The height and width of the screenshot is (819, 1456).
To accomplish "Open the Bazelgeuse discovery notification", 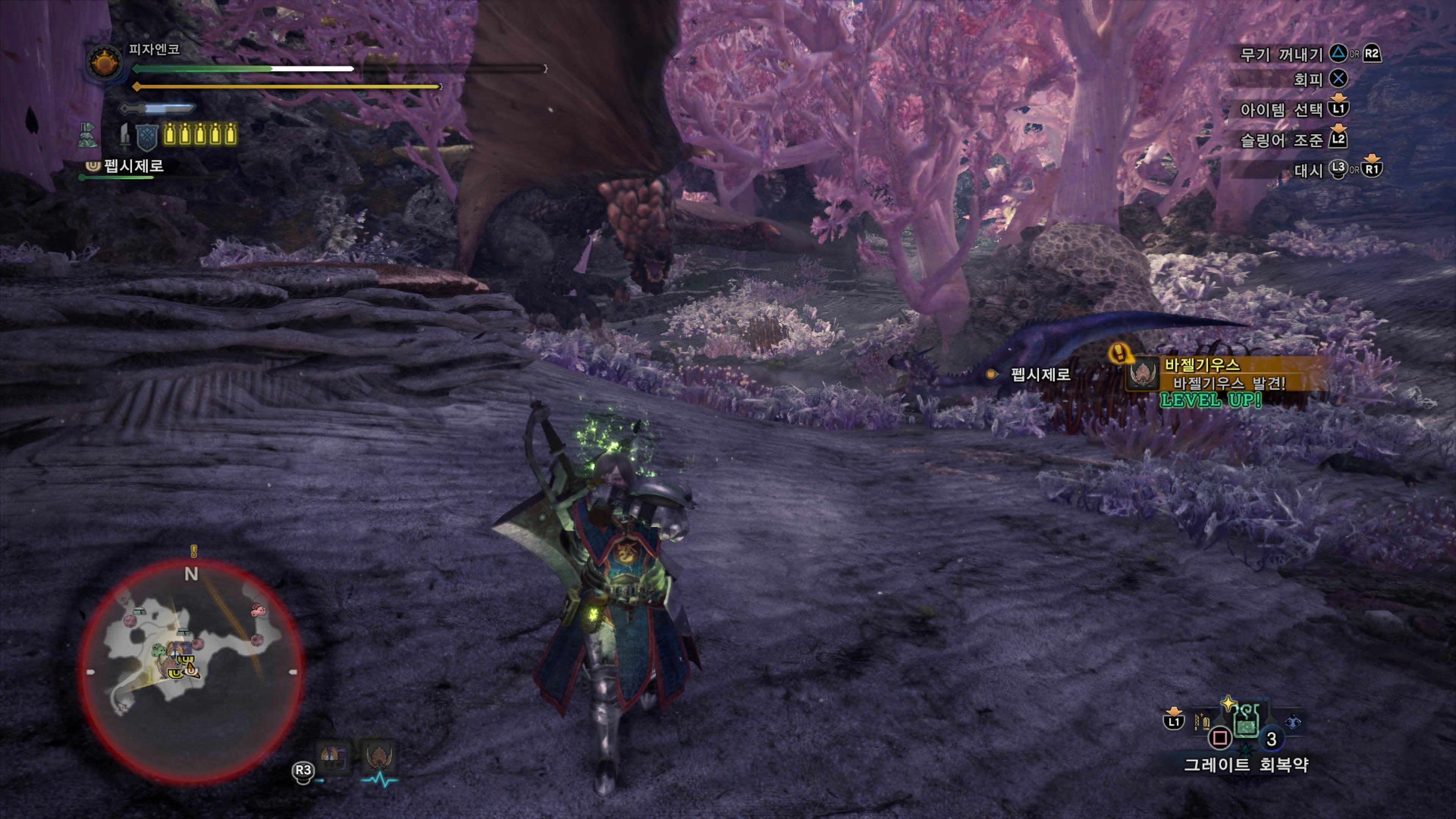I will click(x=1227, y=373).
